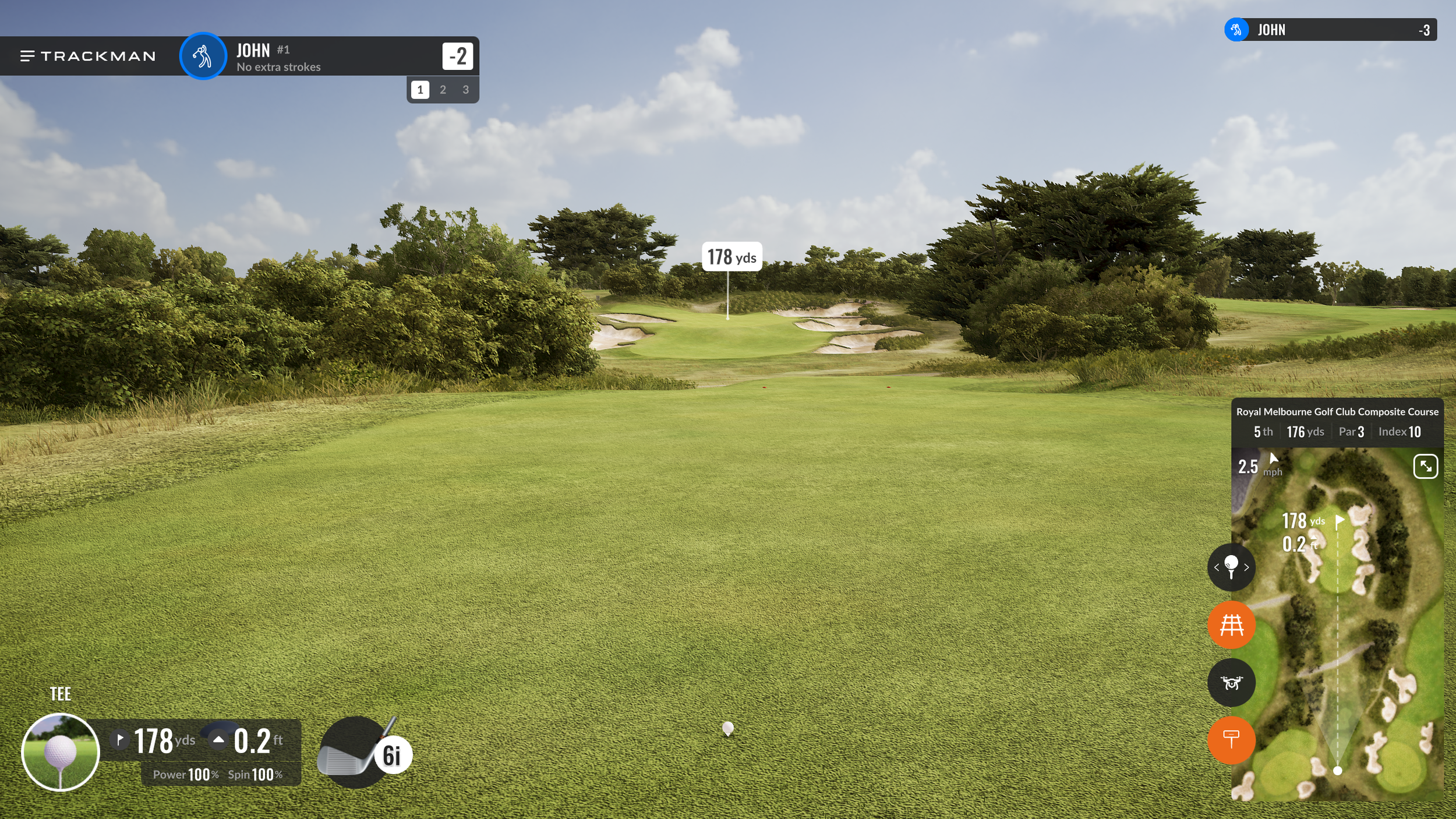Click the orange tee button
Viewport: 1456px width, 819px height.
(x=1231, y=740)
